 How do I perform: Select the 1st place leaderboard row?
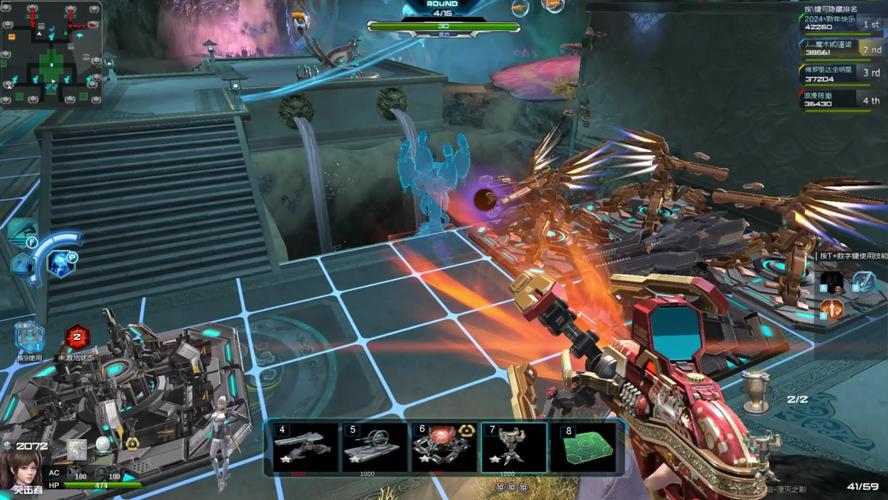pyautogui.click(x=842, y=23)
